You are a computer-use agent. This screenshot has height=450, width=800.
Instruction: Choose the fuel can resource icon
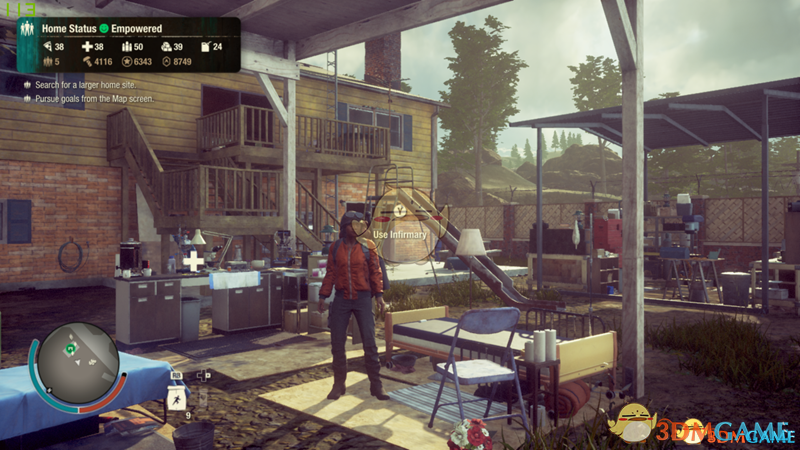pyautogui.click(x=205, y=47)
